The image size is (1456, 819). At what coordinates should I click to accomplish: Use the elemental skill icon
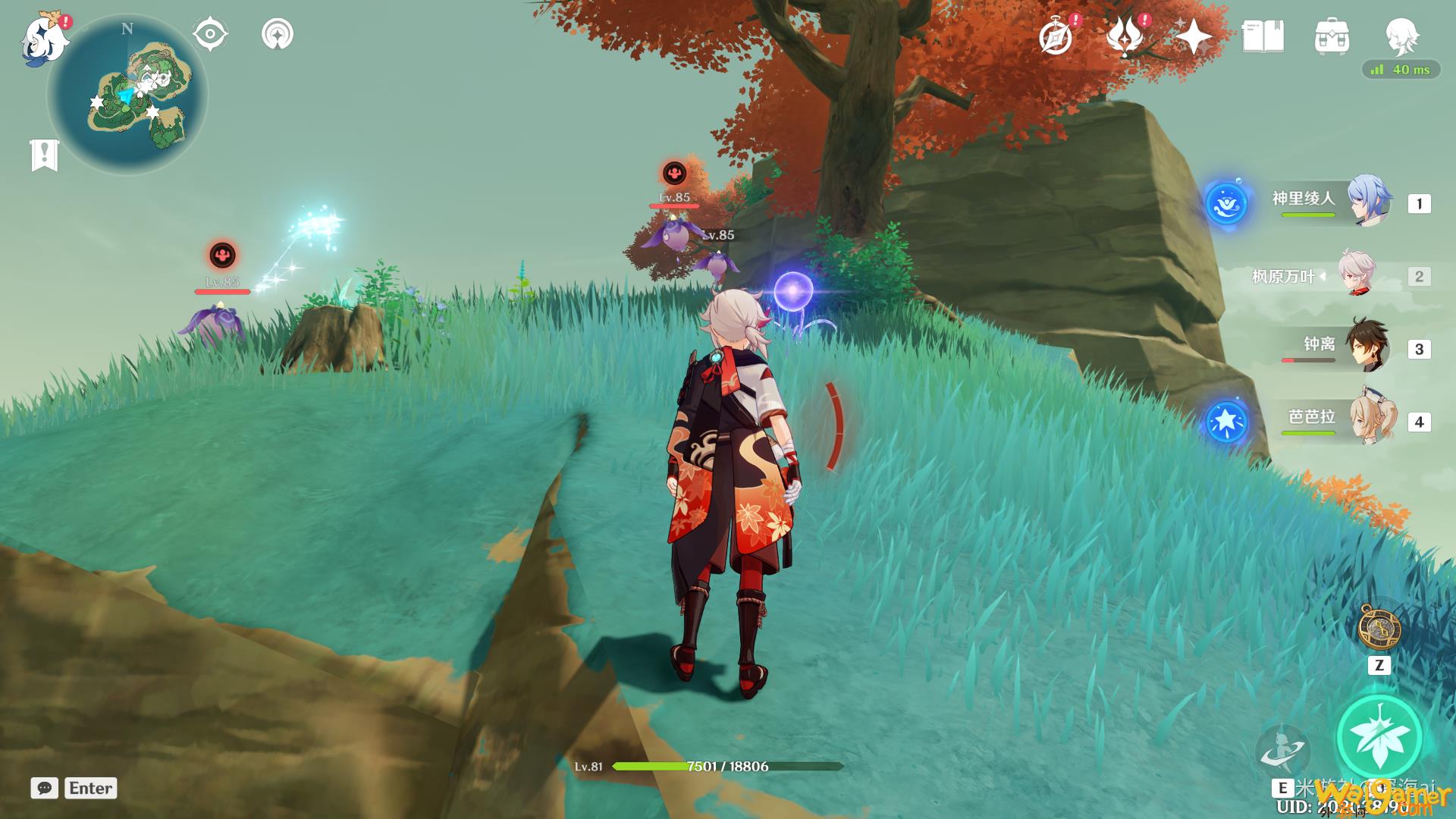[x=1282, y=748]
